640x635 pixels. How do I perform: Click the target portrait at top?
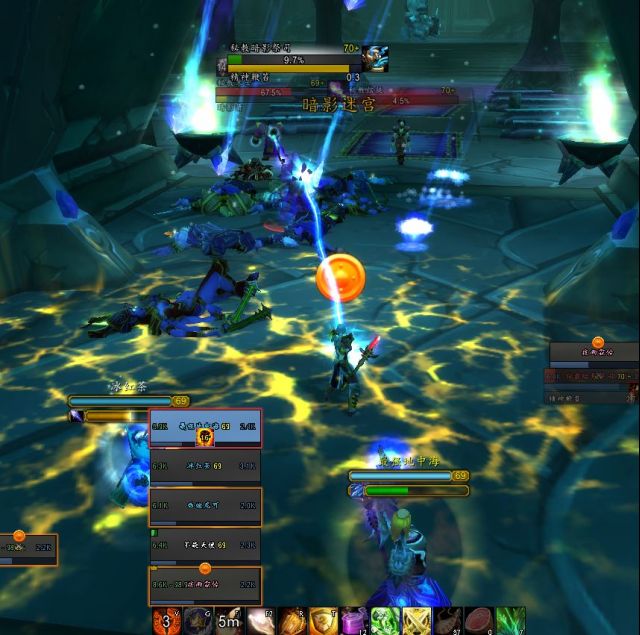(x=376, y=58)
